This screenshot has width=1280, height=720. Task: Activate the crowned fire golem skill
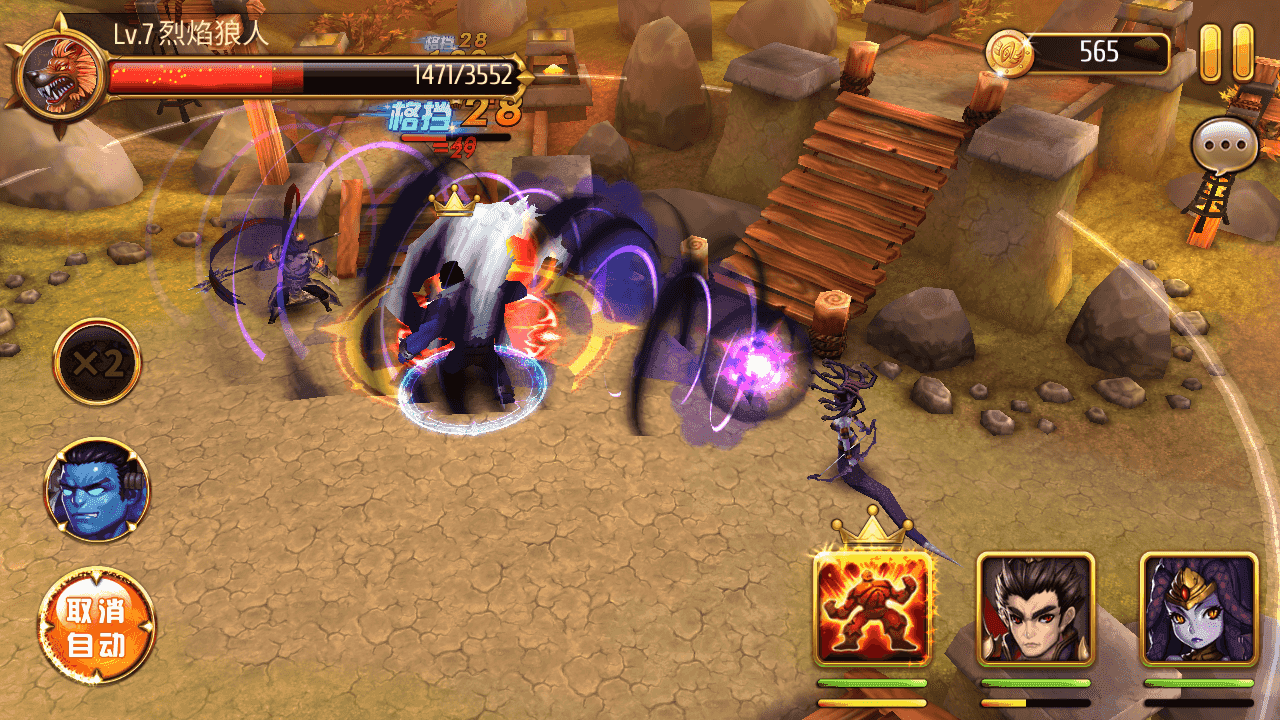tap(873, 608)
